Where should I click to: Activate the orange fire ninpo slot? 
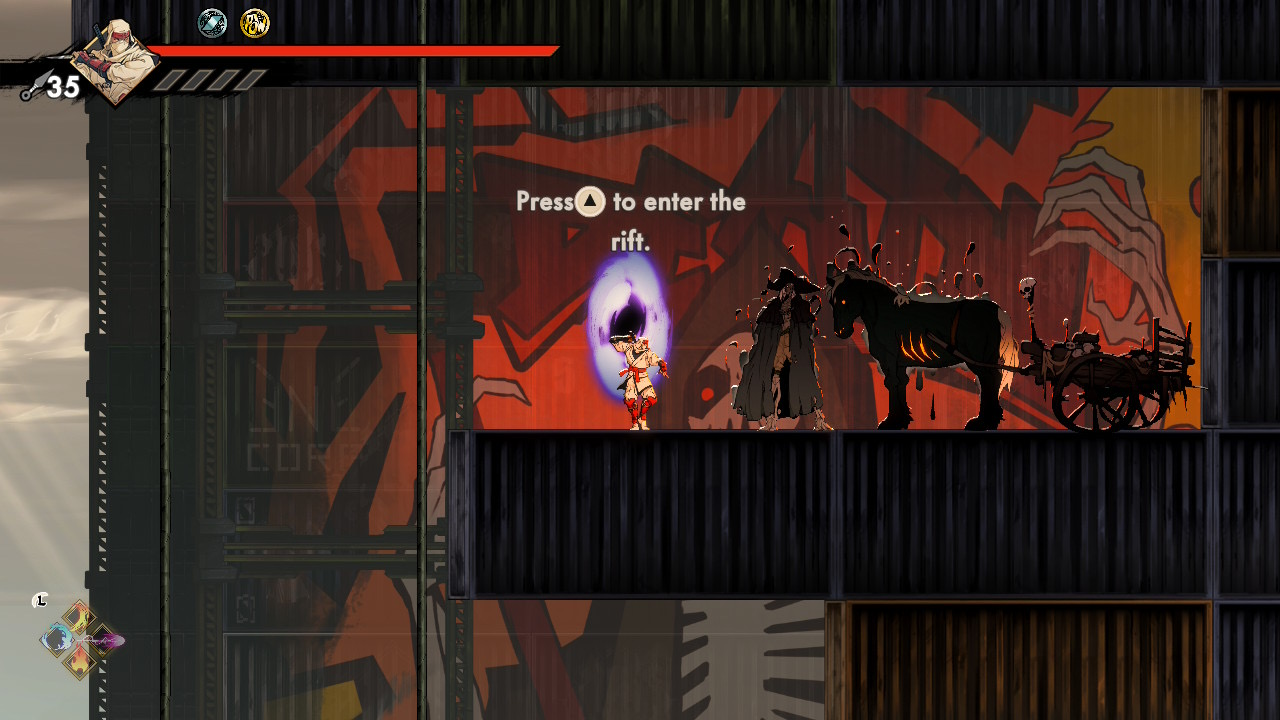pos(80,660)
